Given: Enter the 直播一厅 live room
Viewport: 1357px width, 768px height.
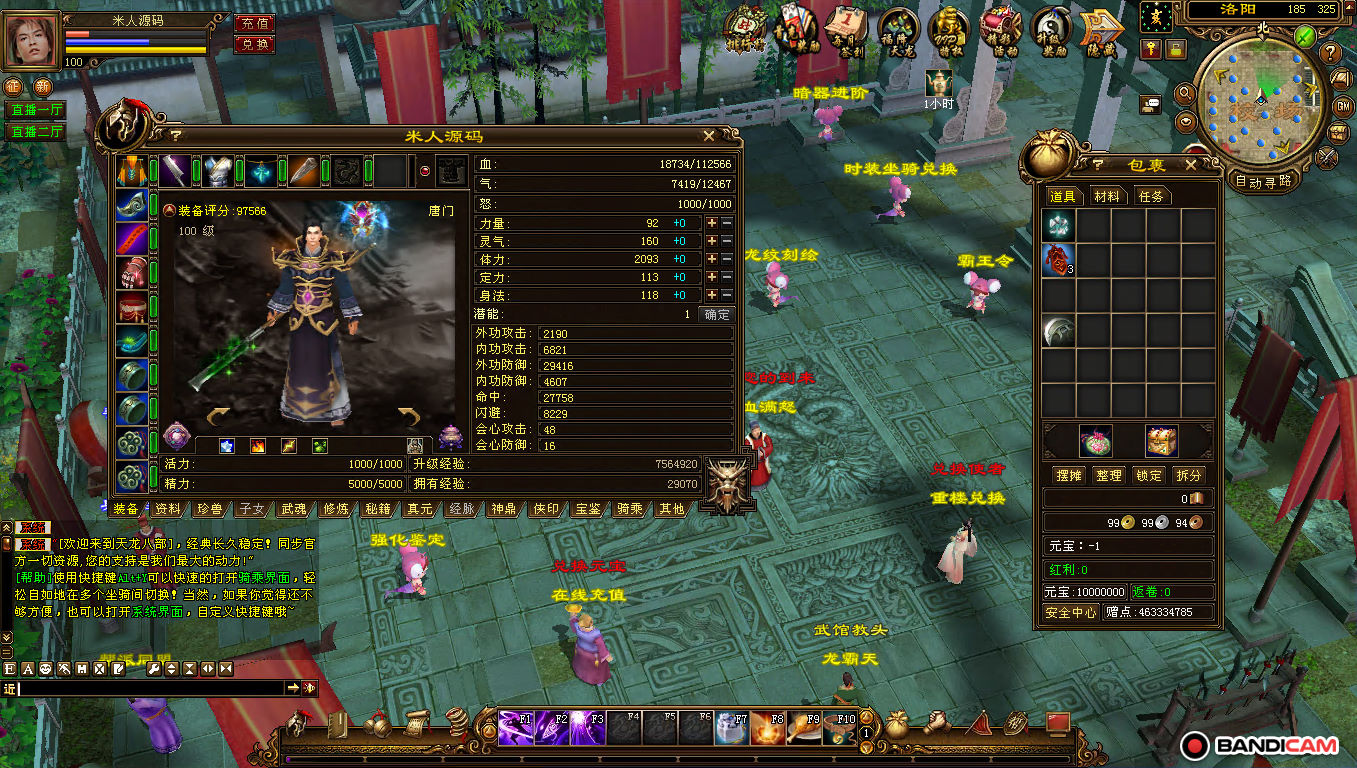Looking at the screenshot, I should pos(35,110).
